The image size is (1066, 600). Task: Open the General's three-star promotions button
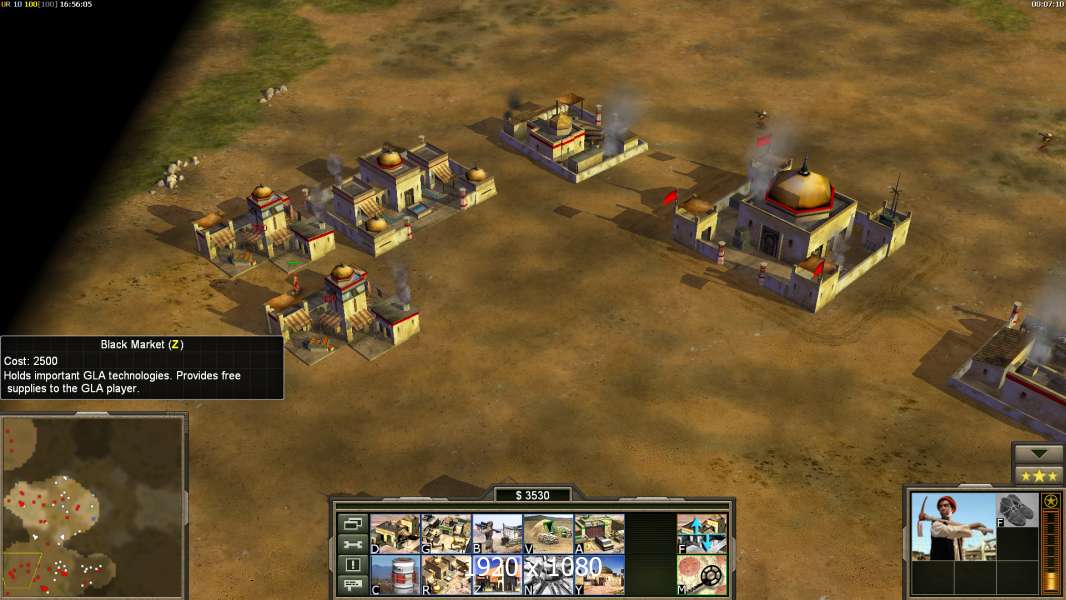1038,475
